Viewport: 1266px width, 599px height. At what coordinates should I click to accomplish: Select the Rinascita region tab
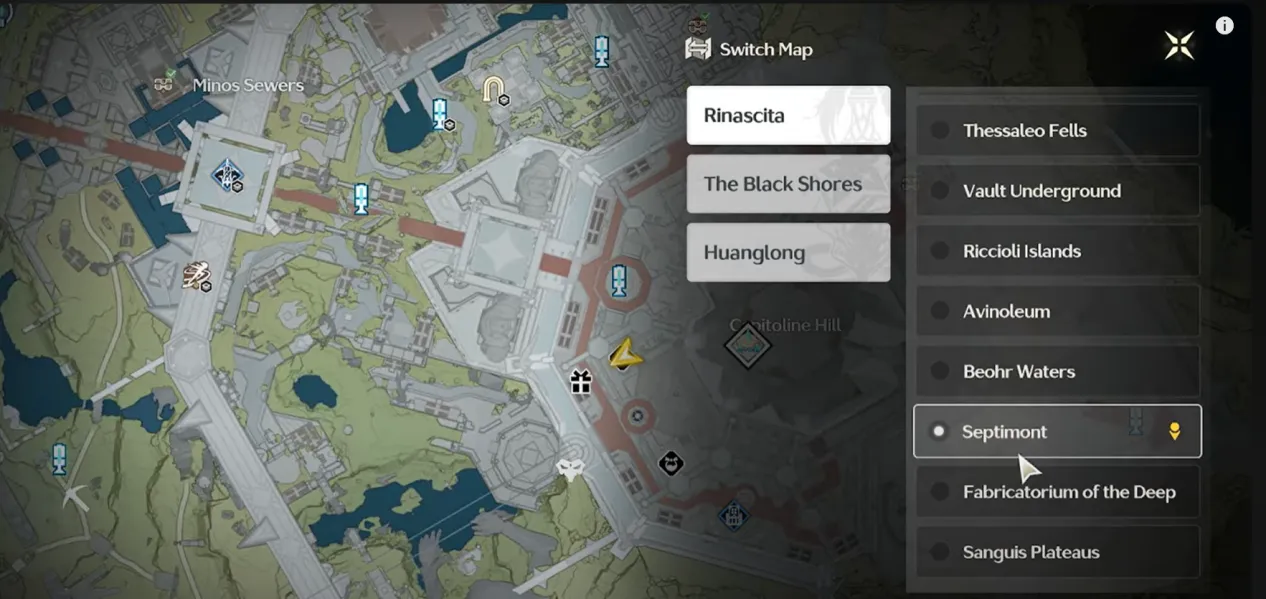coord(788,115)
